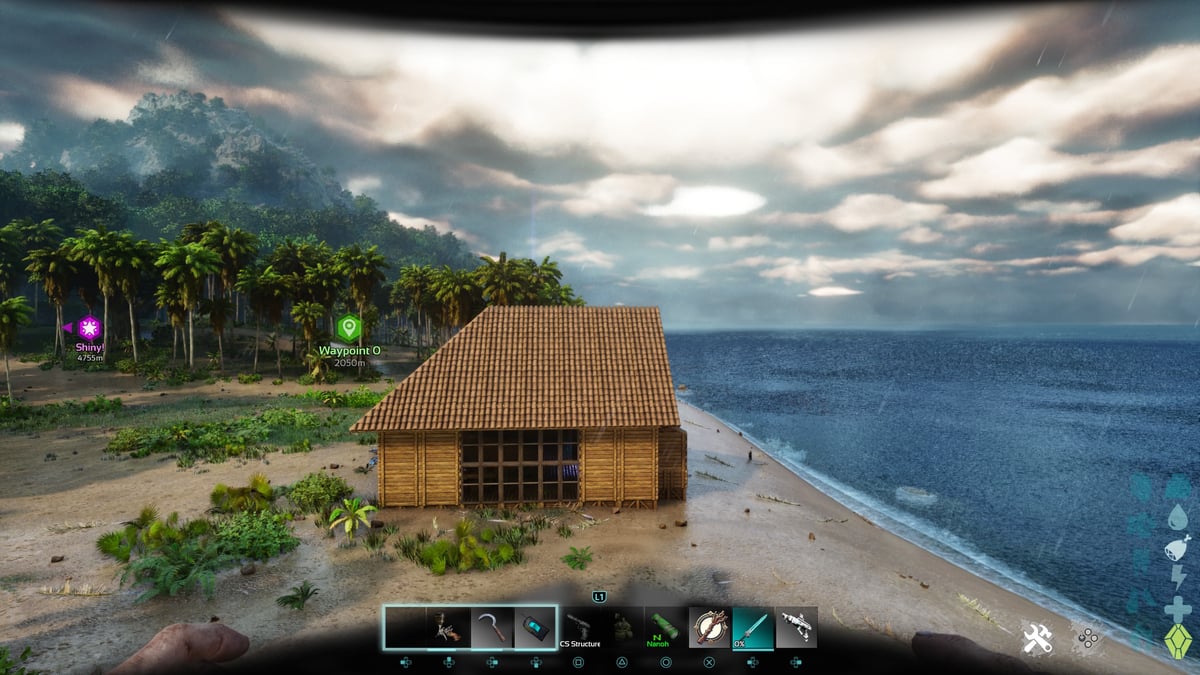Choose the wooden branch emblem slot

[709, 628]
